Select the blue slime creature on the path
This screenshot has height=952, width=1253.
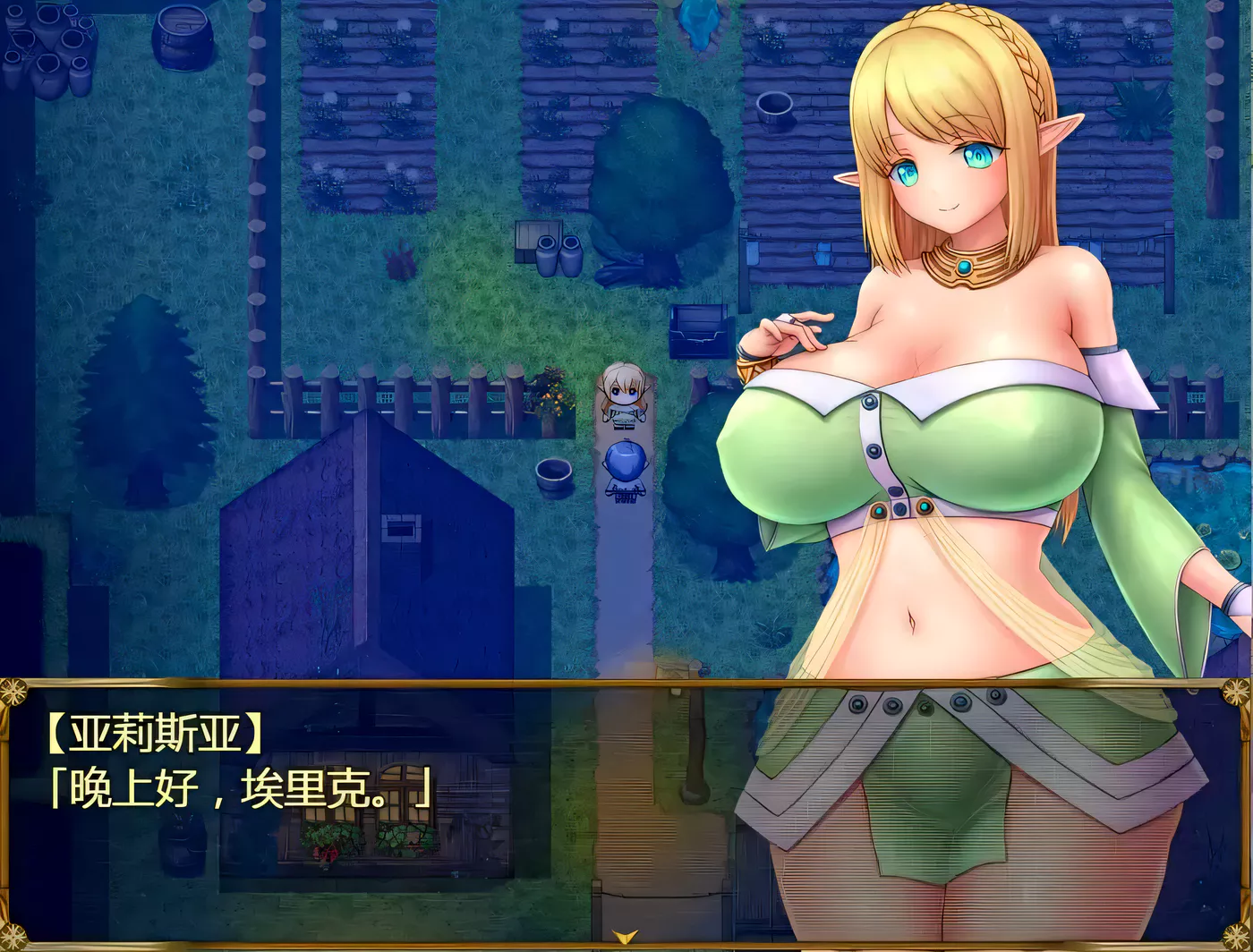click(625, 461)
